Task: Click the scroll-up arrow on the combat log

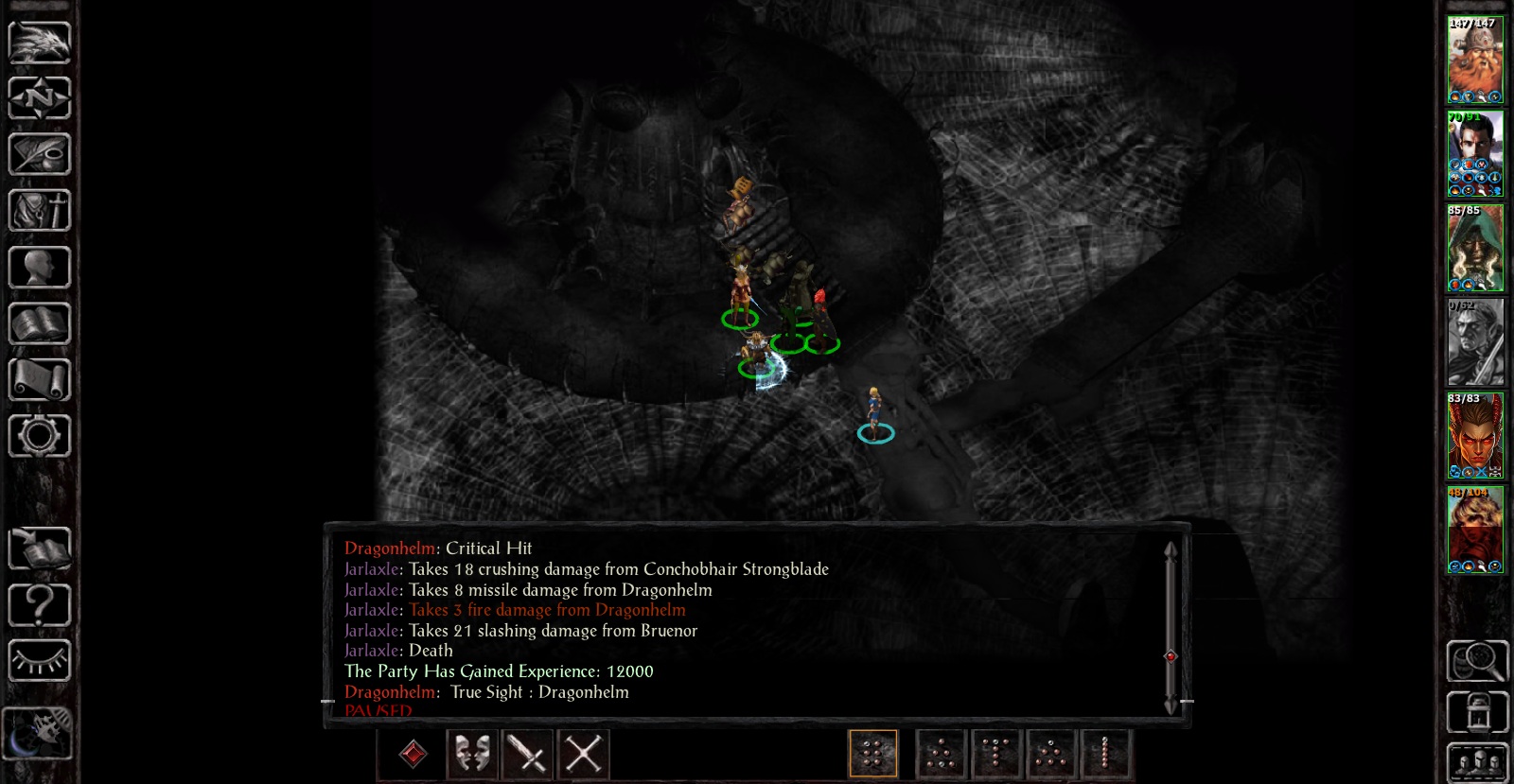Action: click(x=1171, y=549)
